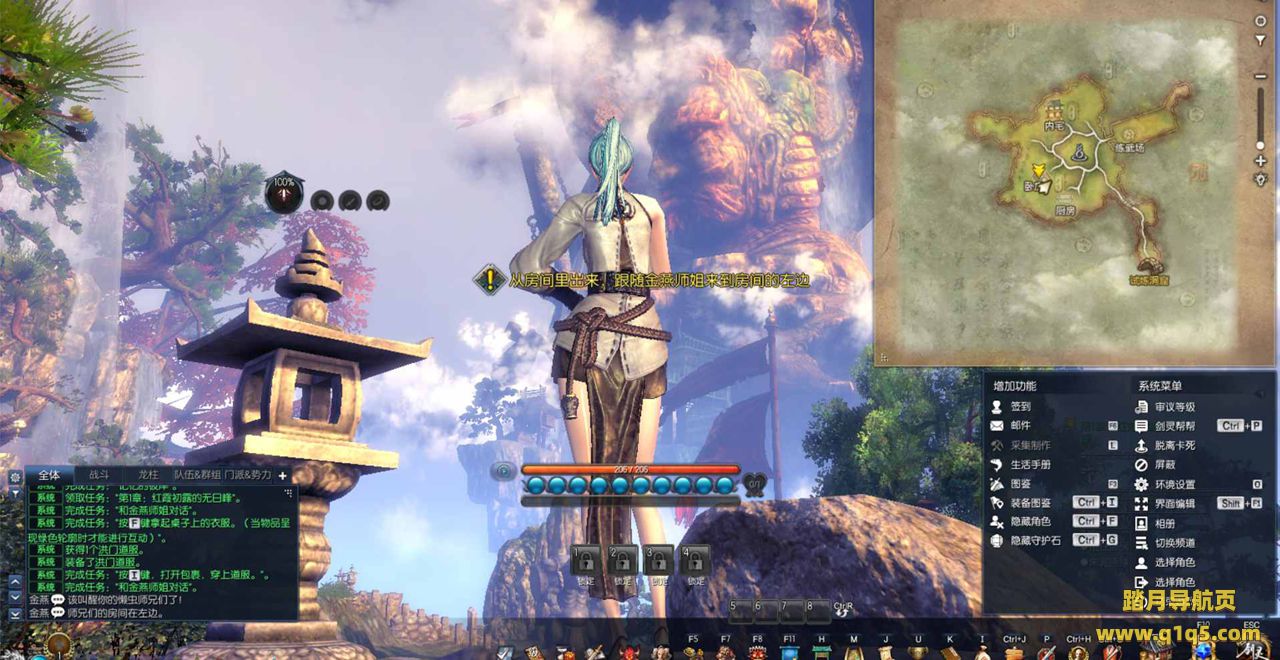The height and width of the screenshot is (660, 1280).
Task: Open chat settings gear icon
Action: tap(15, 477)
